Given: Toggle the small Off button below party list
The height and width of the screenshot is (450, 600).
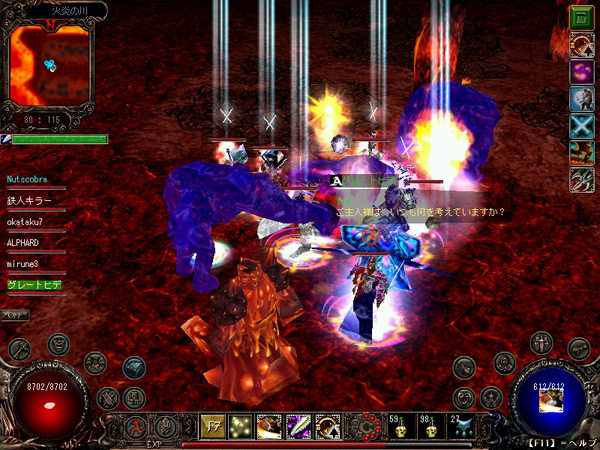Looking at the screenshot, I should (x=15, y=314).
